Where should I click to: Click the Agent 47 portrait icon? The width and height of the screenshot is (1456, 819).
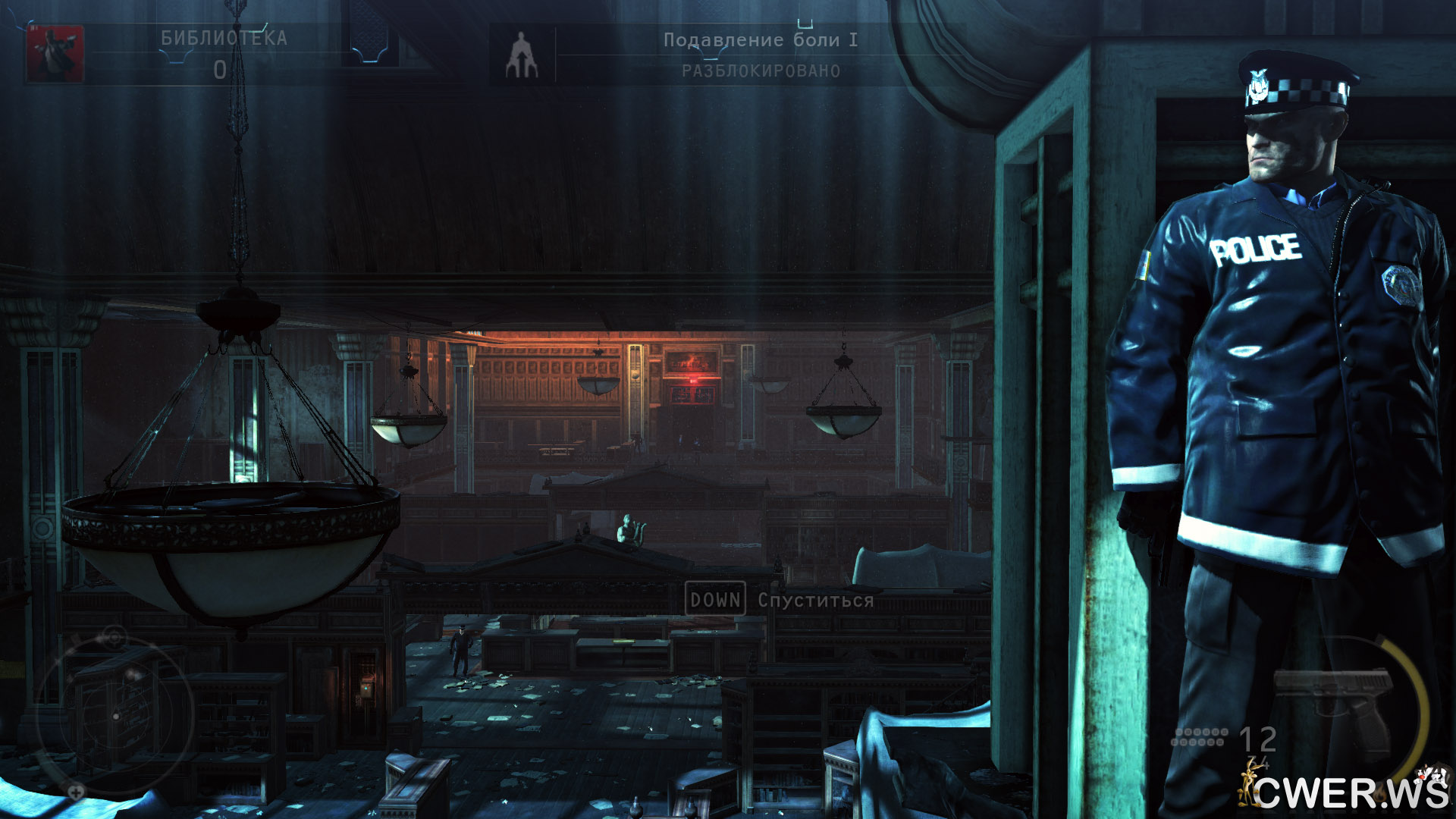pos(55,53)
